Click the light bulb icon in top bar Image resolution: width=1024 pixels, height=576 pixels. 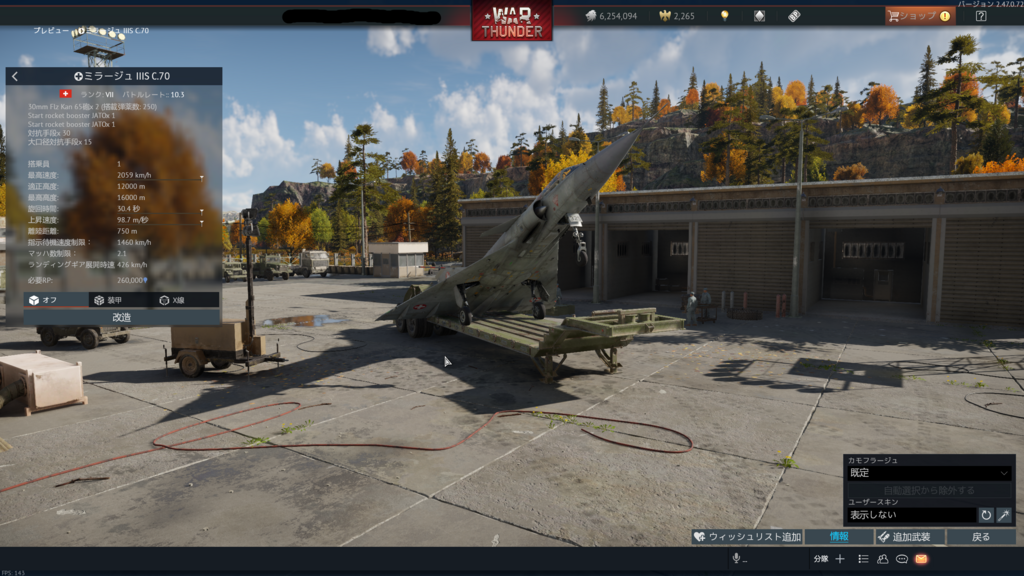pos(724,16)
